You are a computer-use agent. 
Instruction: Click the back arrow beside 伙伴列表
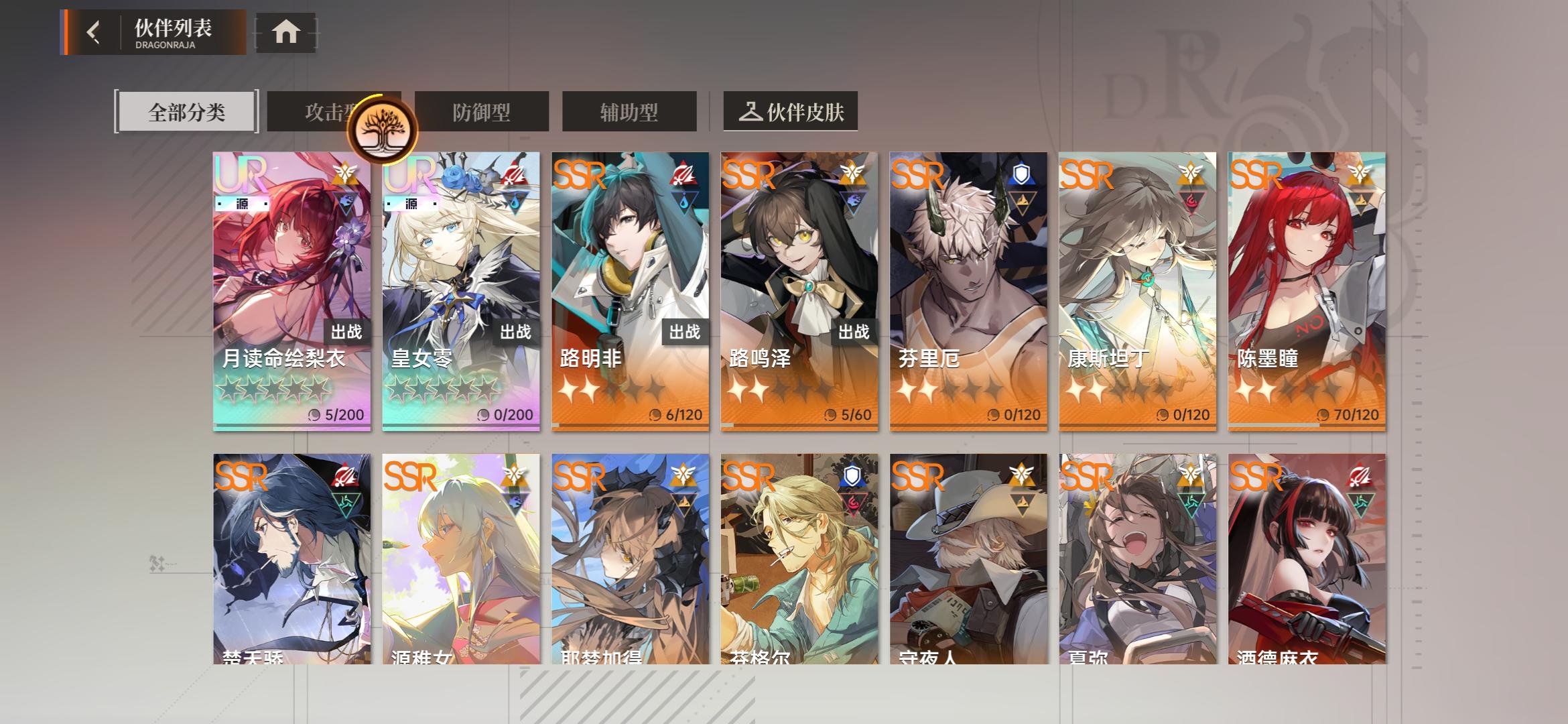94,31
